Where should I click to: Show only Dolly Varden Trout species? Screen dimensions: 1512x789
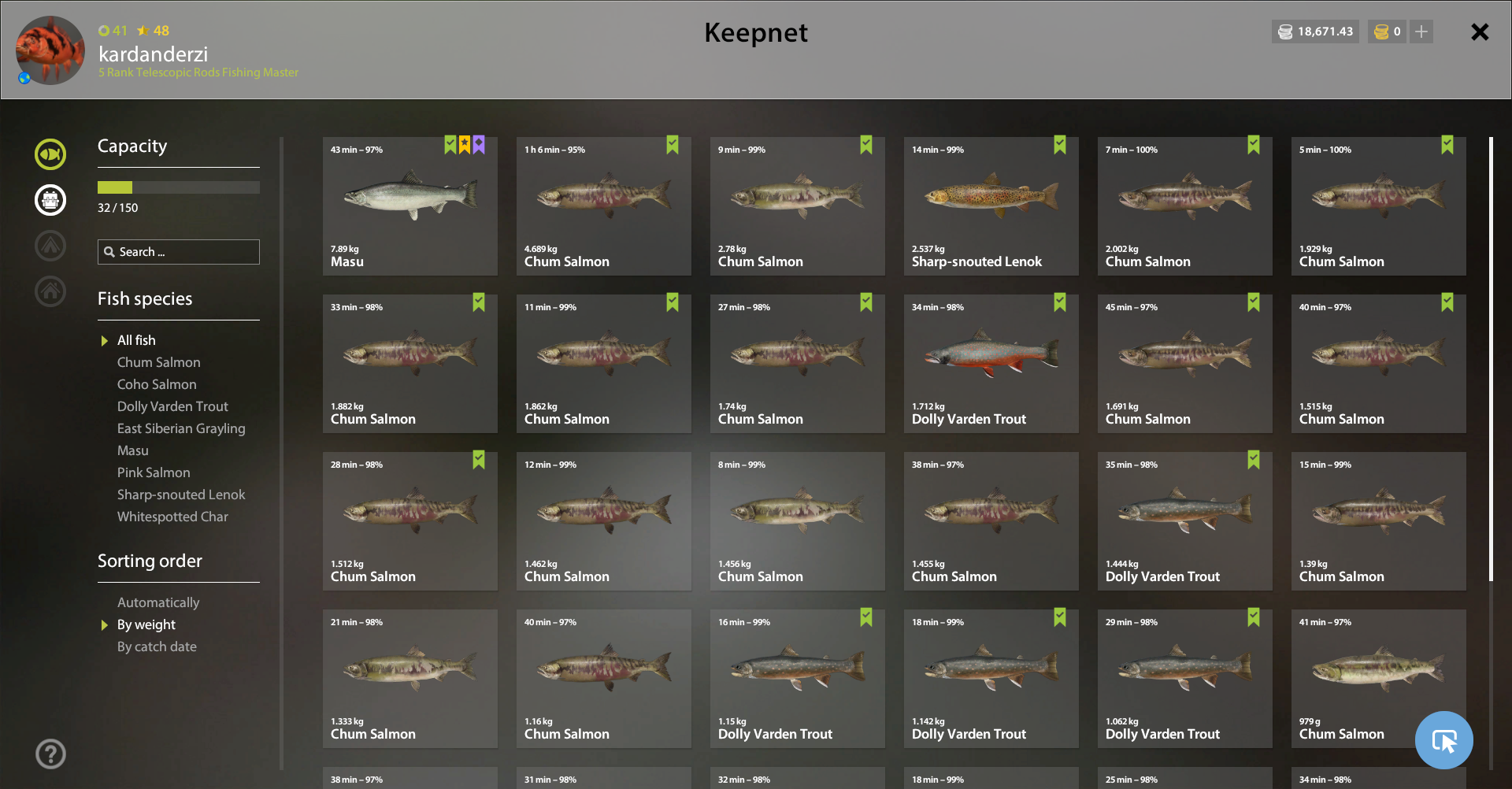172,406
